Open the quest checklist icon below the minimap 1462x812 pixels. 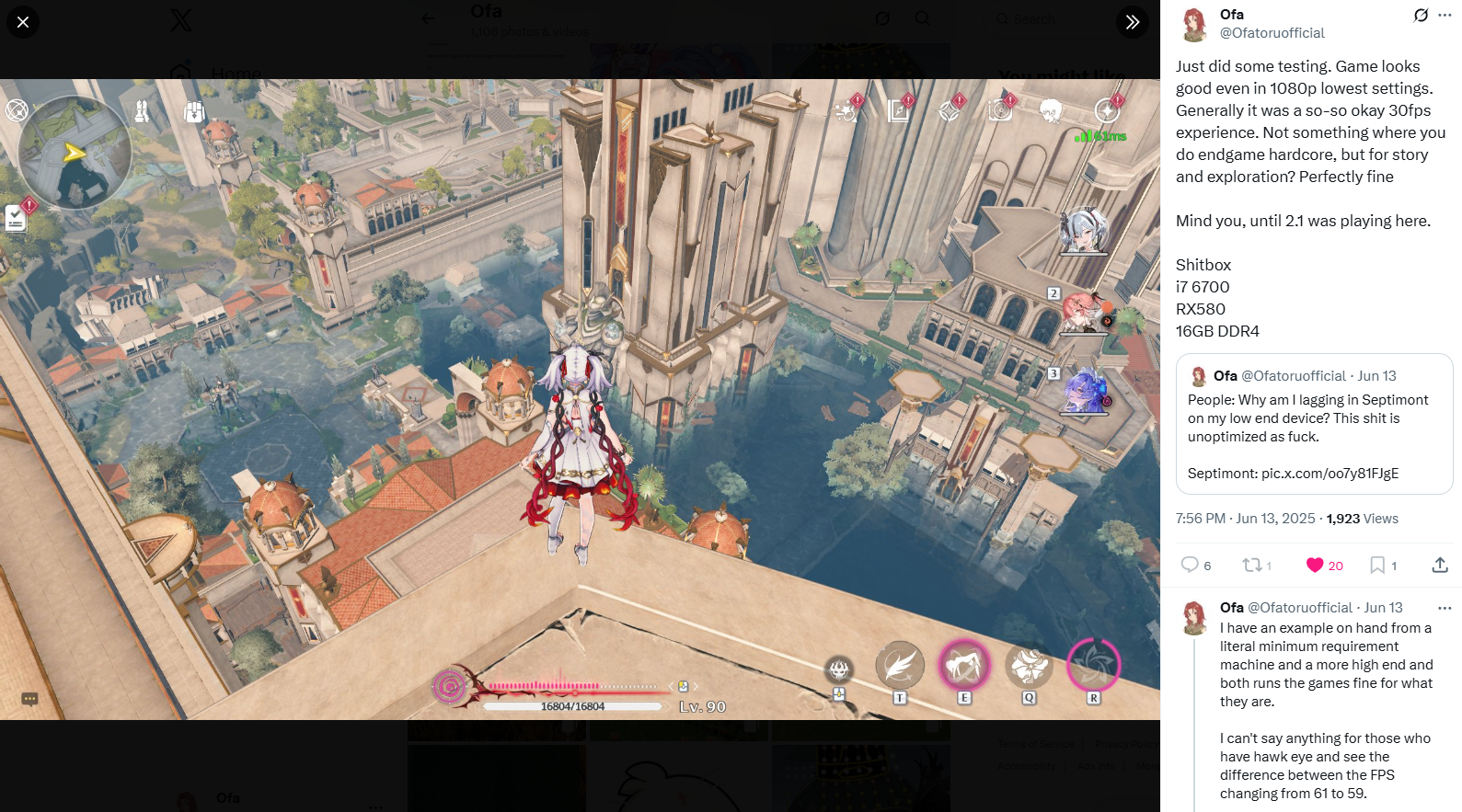click(x=16, y=218)
